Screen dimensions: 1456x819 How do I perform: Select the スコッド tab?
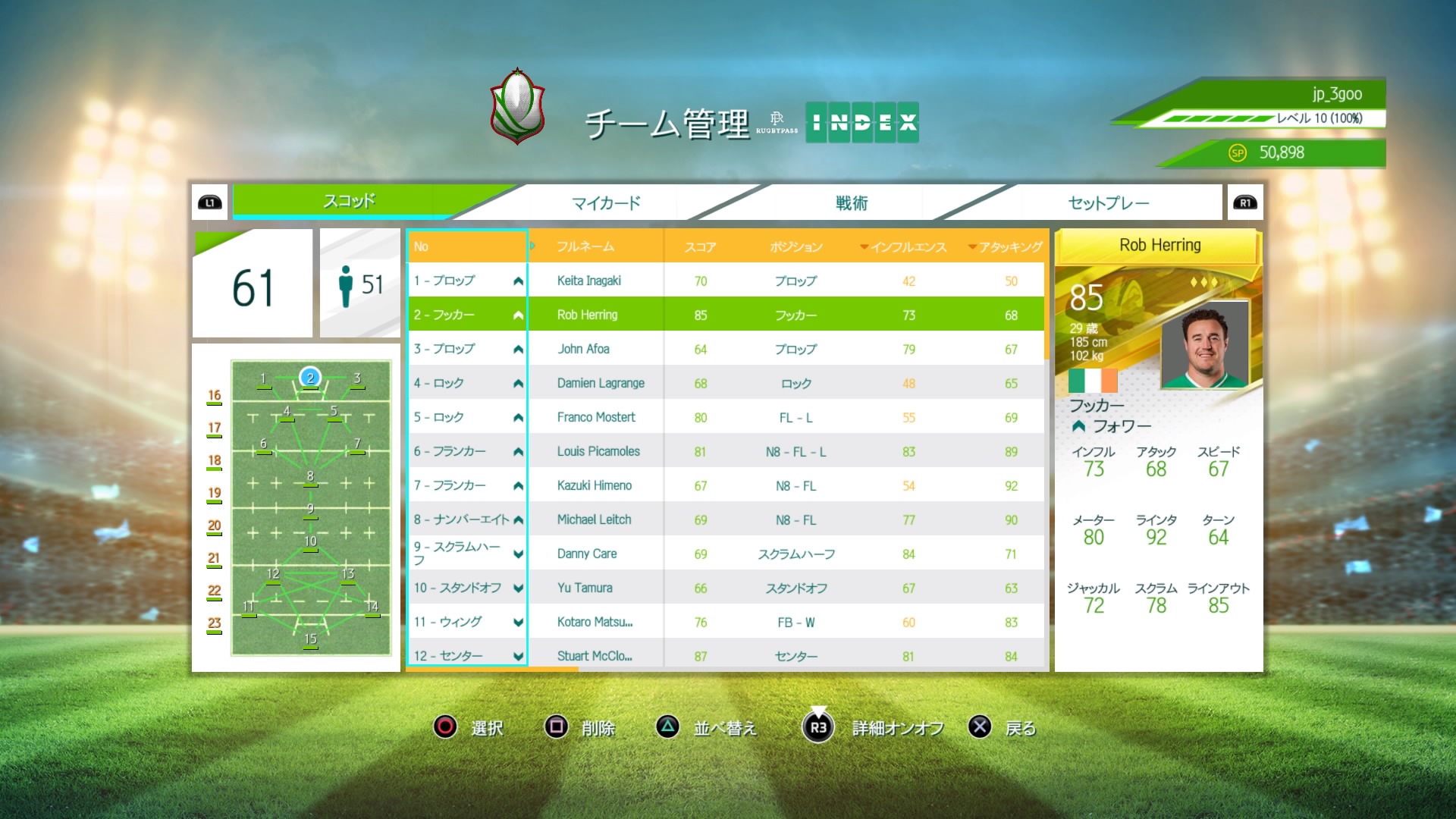(349, 201)
